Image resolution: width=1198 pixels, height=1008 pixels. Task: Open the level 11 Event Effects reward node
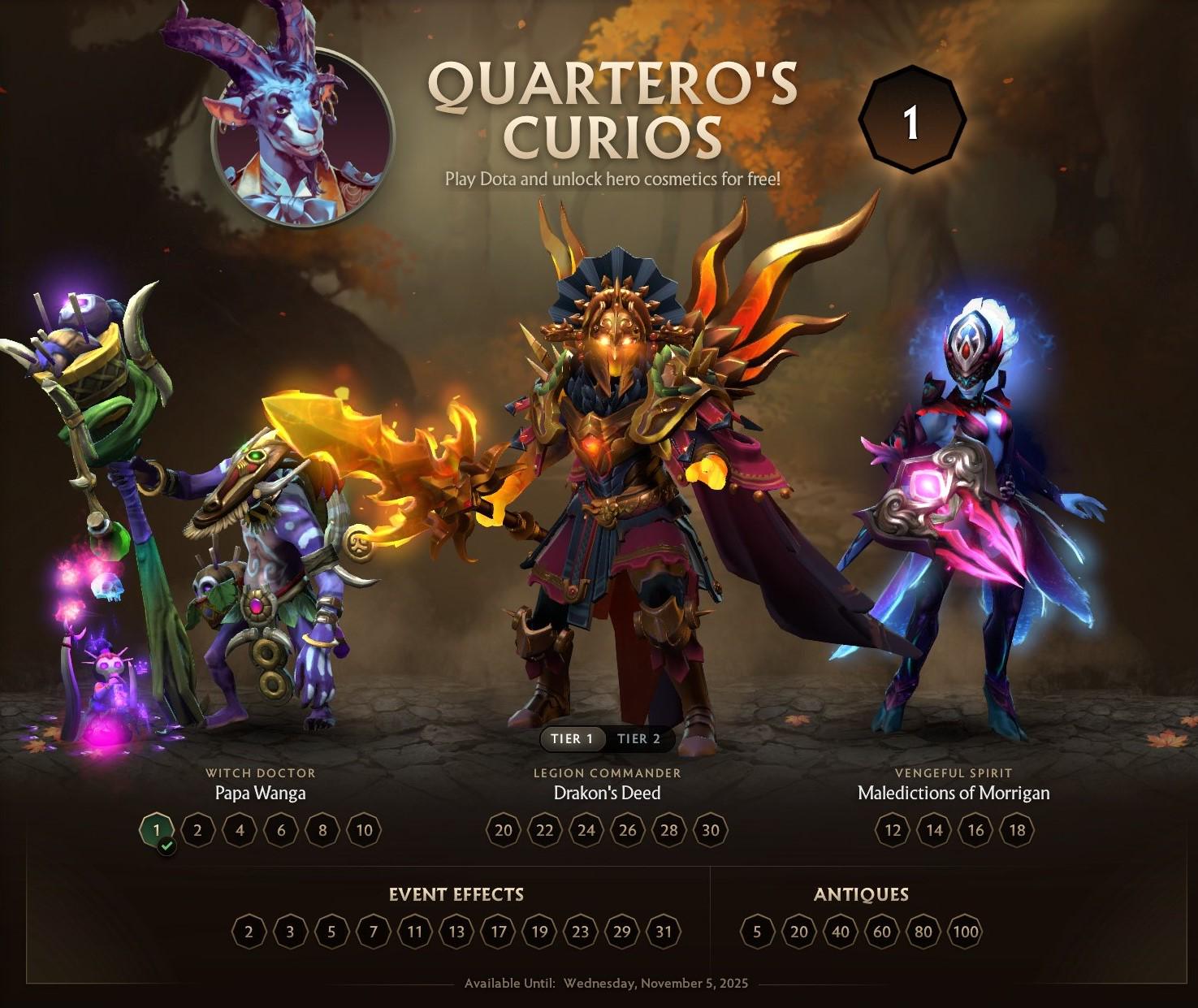[415, 932]
